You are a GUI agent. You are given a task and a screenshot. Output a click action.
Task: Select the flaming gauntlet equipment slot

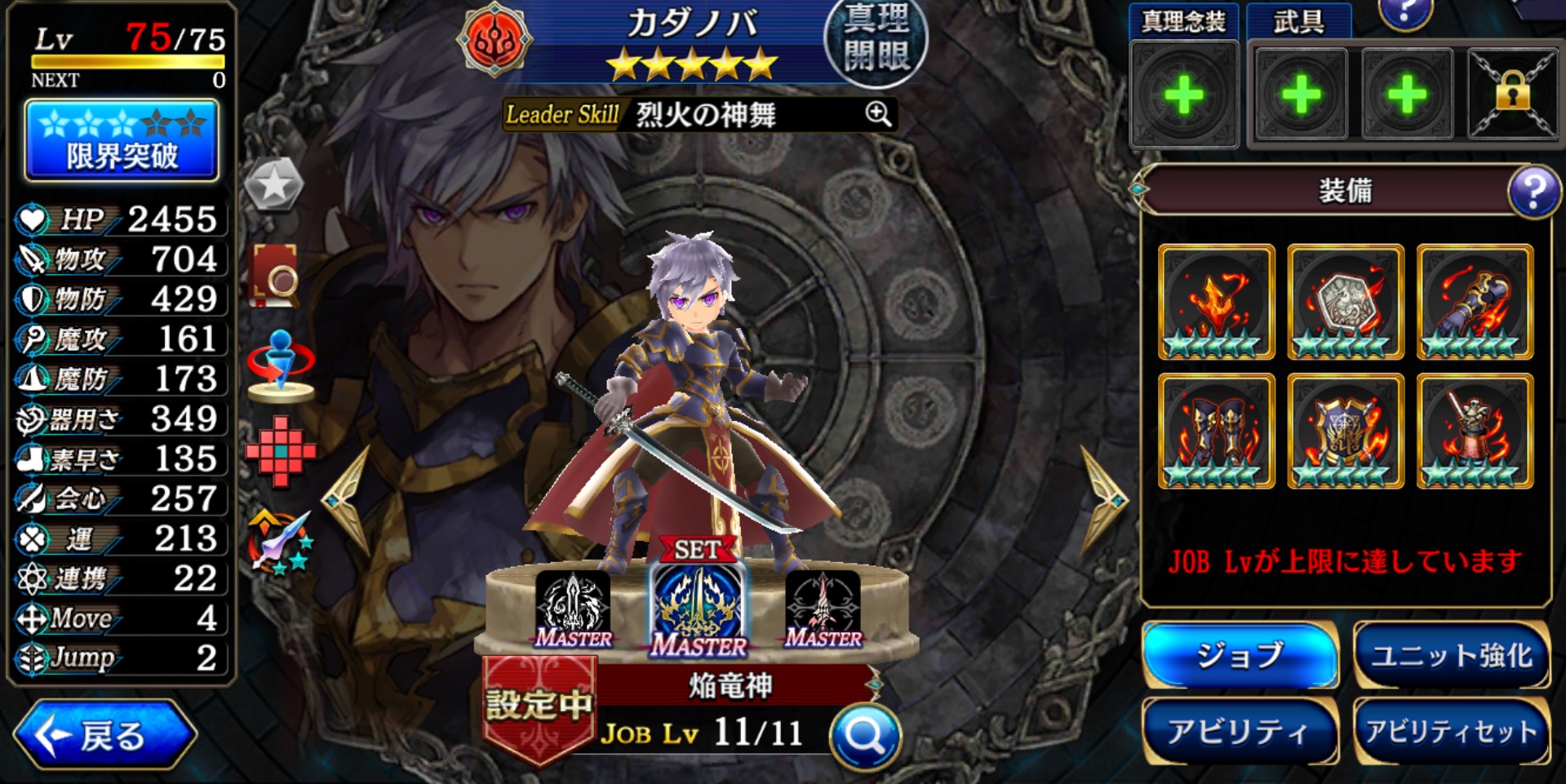[x=1475, y=302]
